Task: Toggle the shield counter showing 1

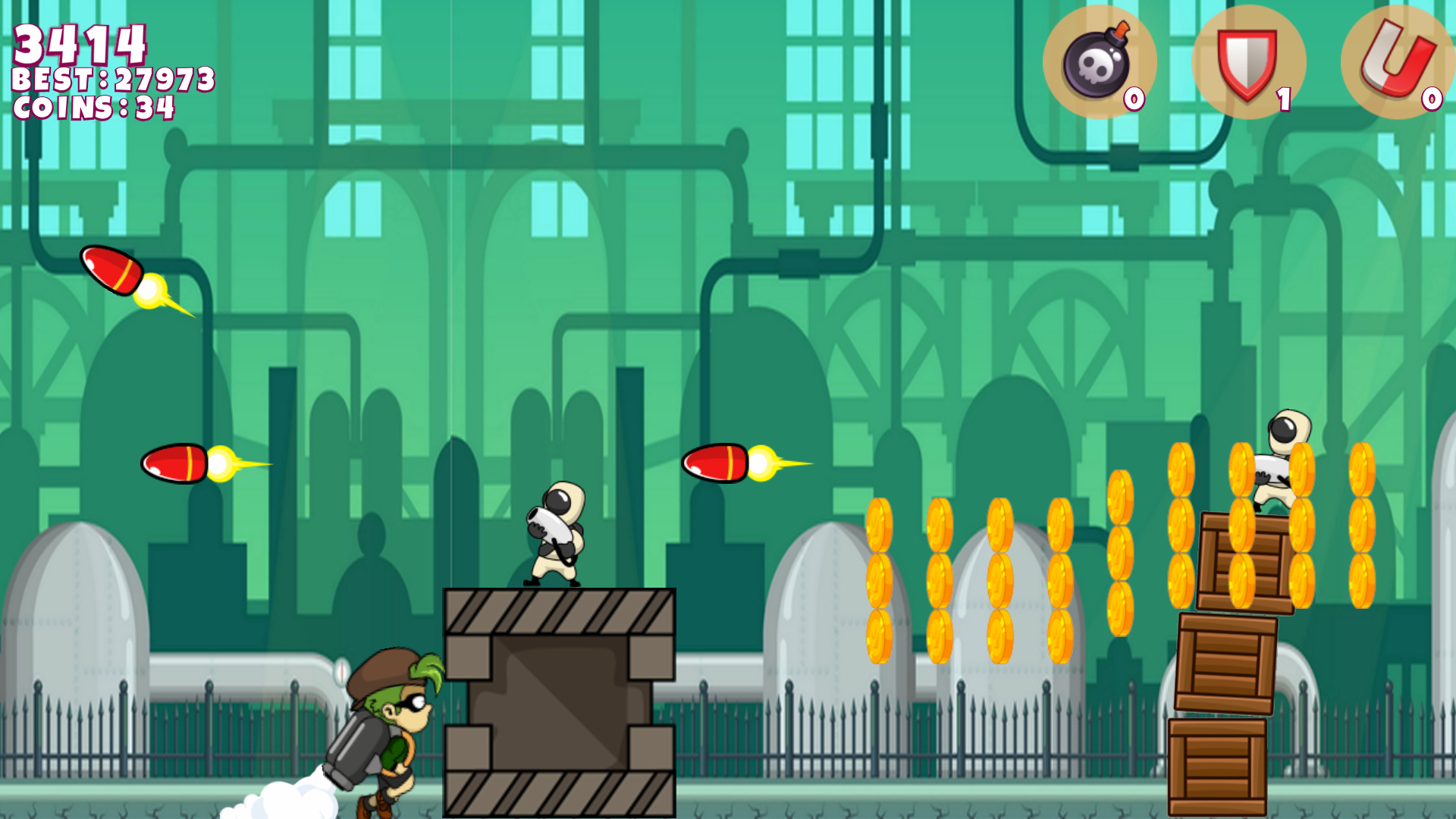Action: click(x=1283, y=97)
